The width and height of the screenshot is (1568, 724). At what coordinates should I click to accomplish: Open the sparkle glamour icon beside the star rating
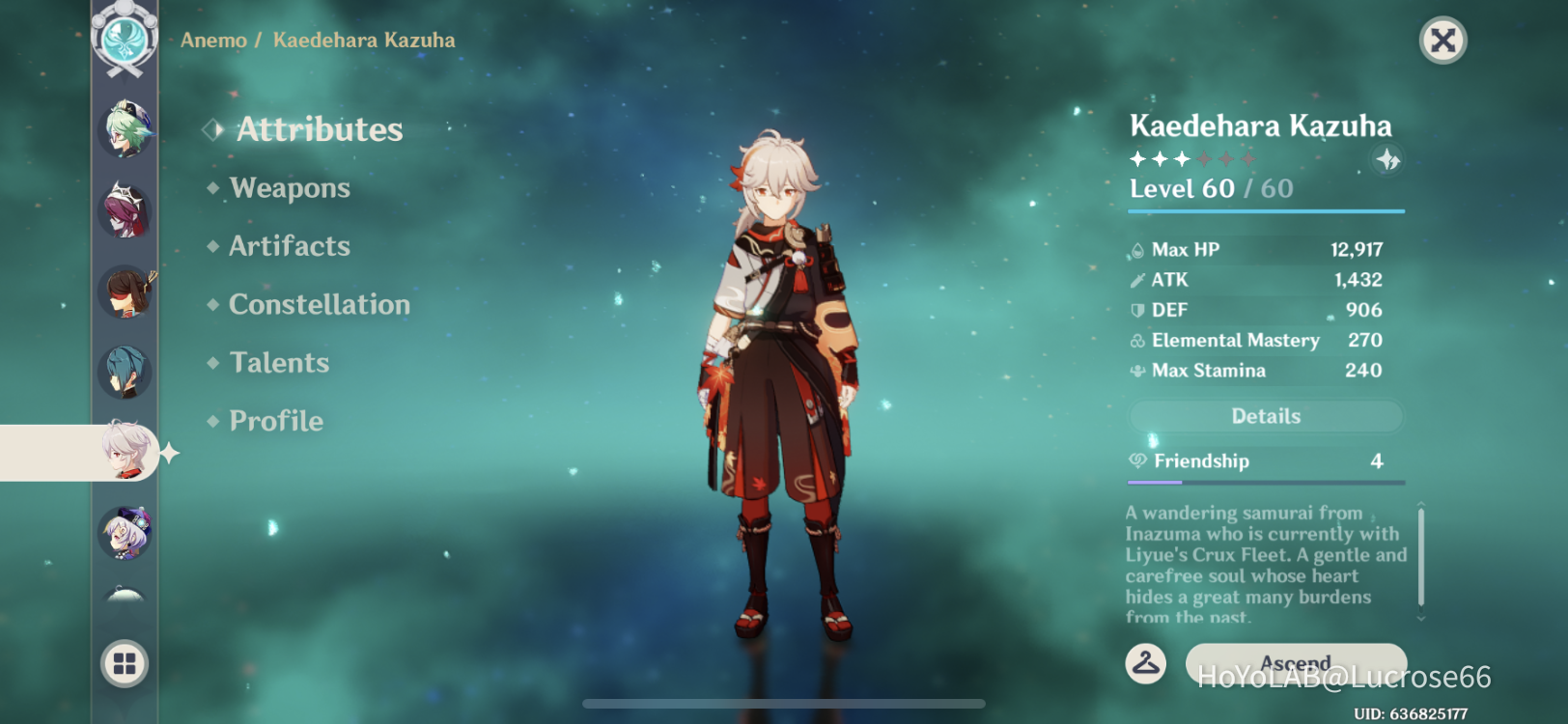[x=1387, y=161]
